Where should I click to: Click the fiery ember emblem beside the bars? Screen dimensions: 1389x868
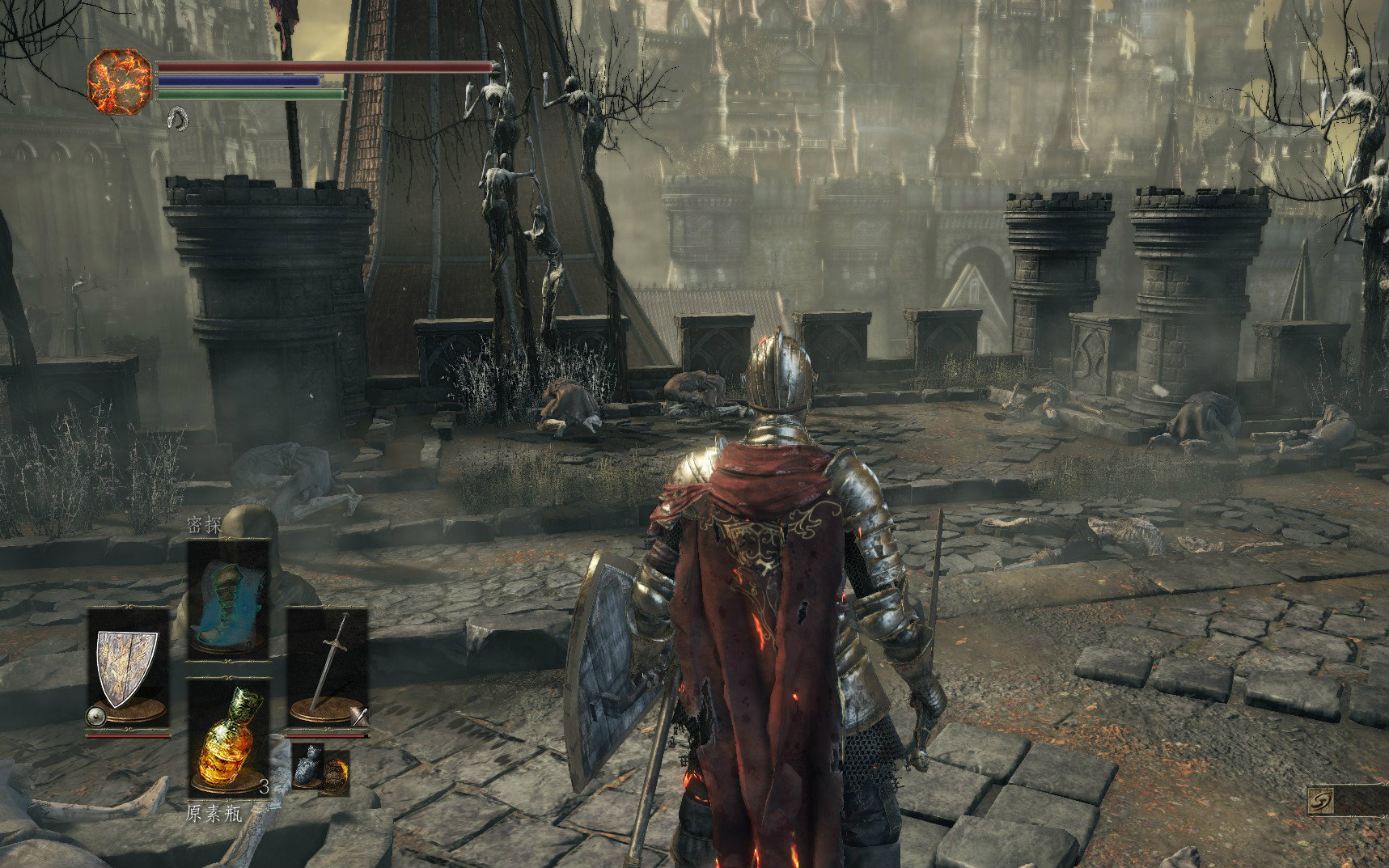(x=119, y=80)
